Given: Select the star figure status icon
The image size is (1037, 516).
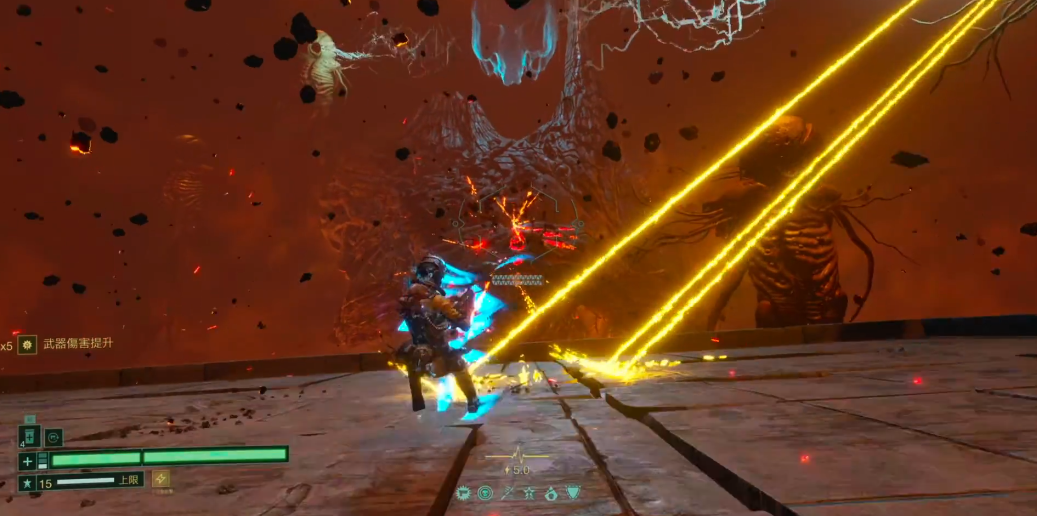Looking at the screenshot, I should click(529, 492).
